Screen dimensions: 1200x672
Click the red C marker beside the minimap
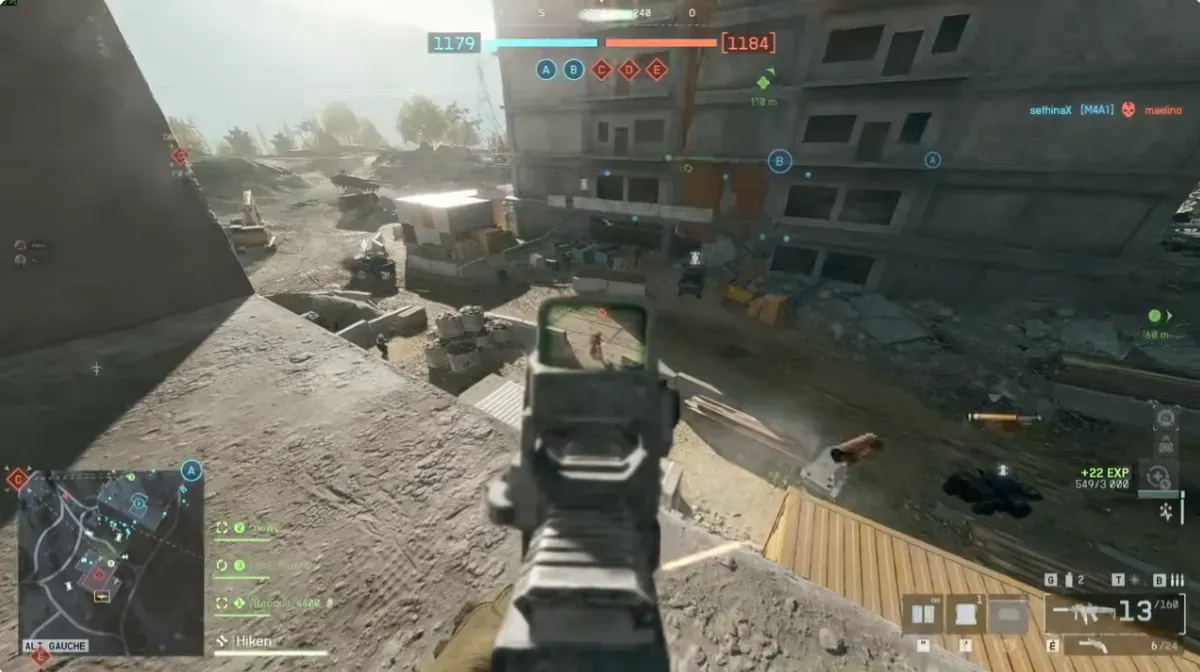click(17, 479)
